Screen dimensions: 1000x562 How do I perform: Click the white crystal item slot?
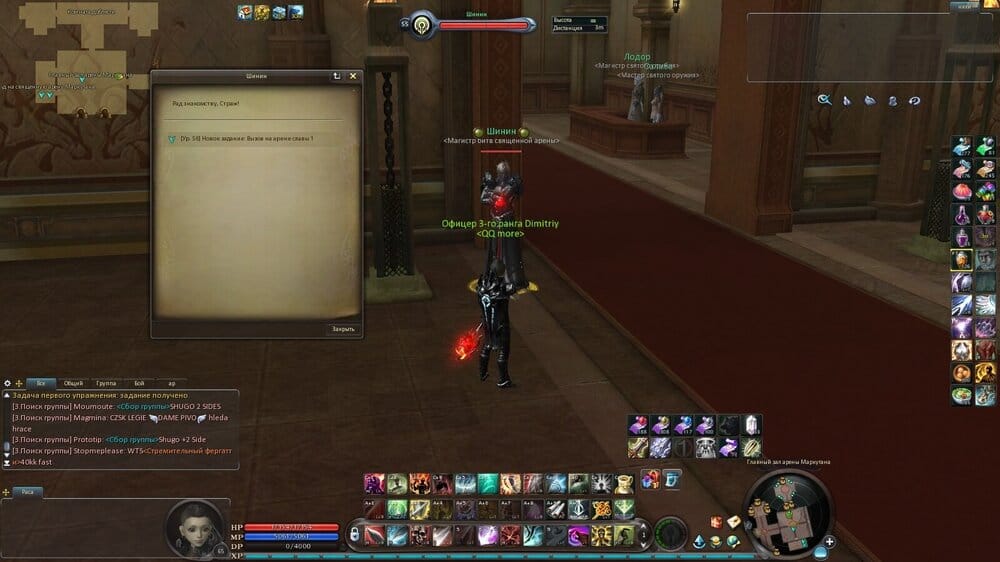(751, 425)
